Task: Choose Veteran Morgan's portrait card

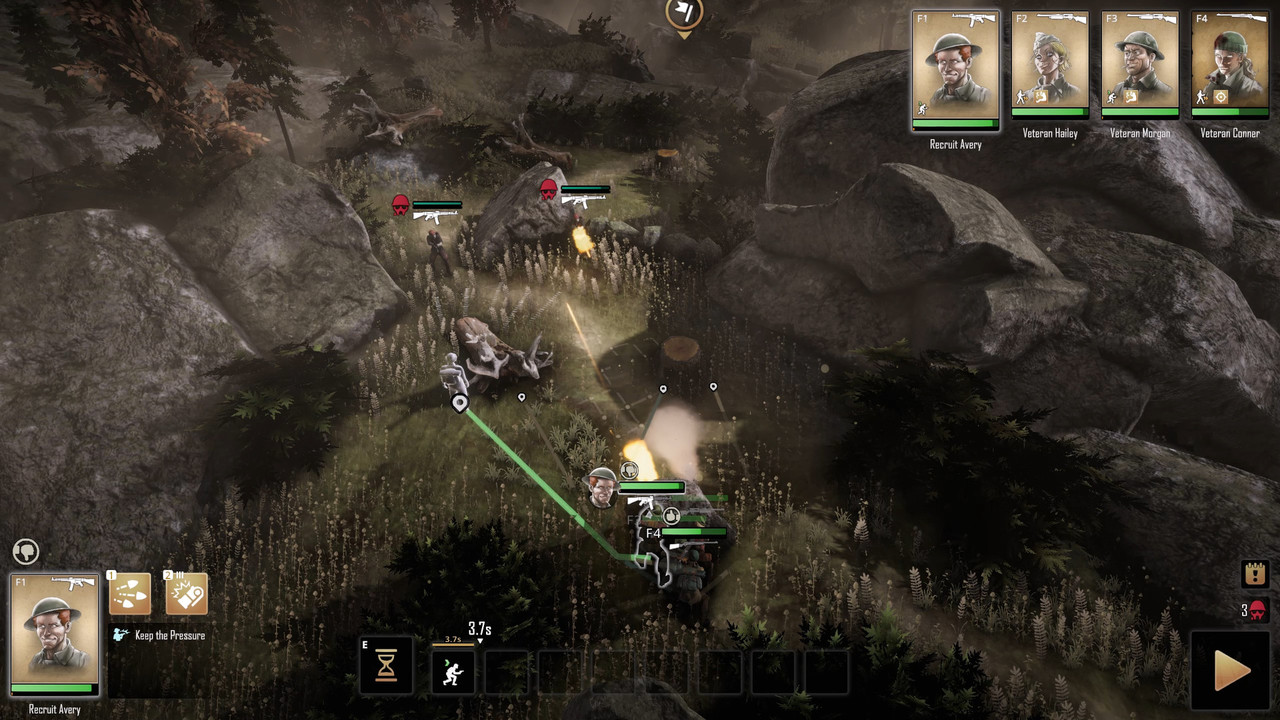Action: click(x=1139, y=64)
